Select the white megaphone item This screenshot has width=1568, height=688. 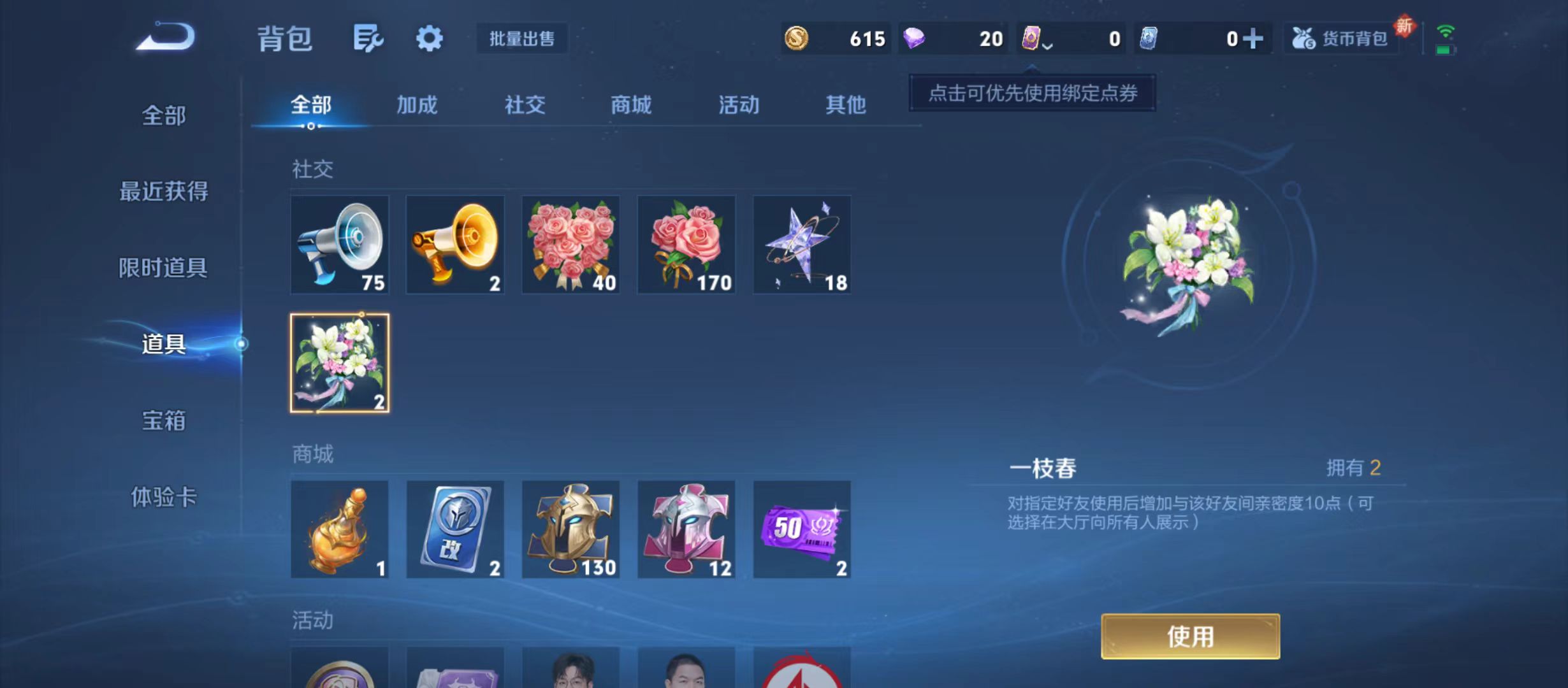tap(340, 244)
